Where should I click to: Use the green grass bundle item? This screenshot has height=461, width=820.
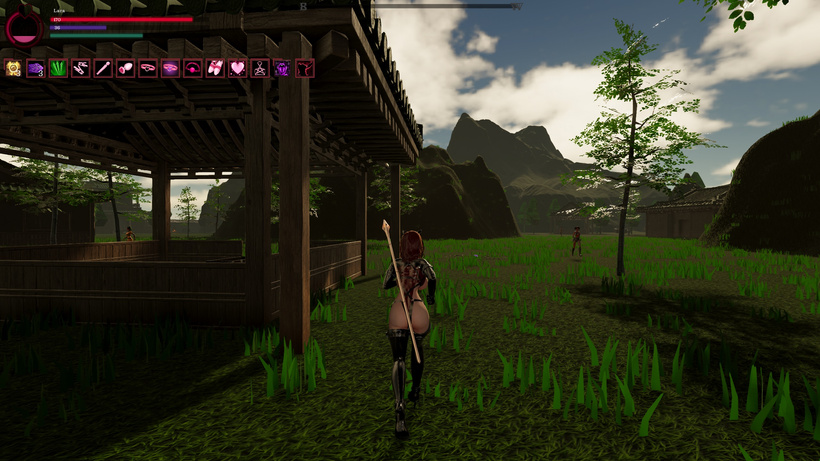(58, 68)
